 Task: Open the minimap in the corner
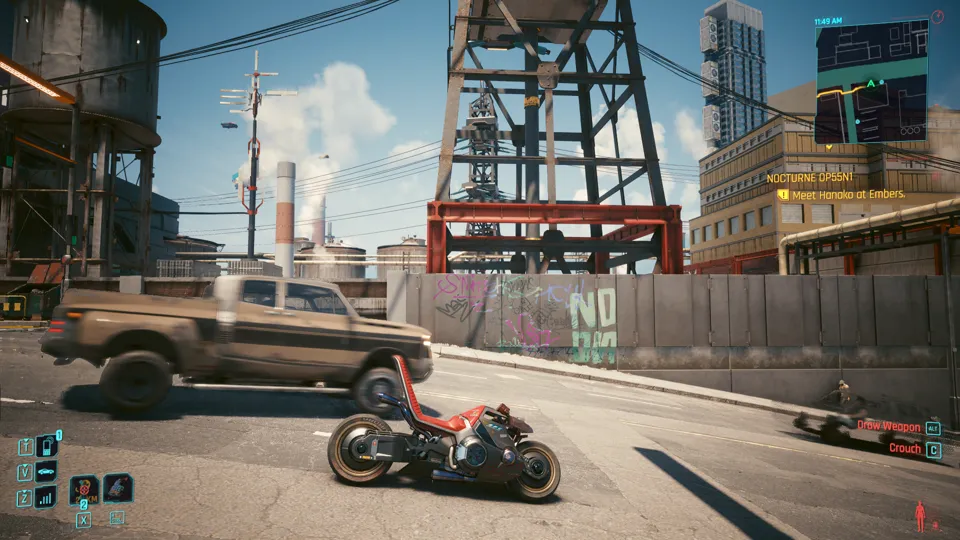point(871,83)
